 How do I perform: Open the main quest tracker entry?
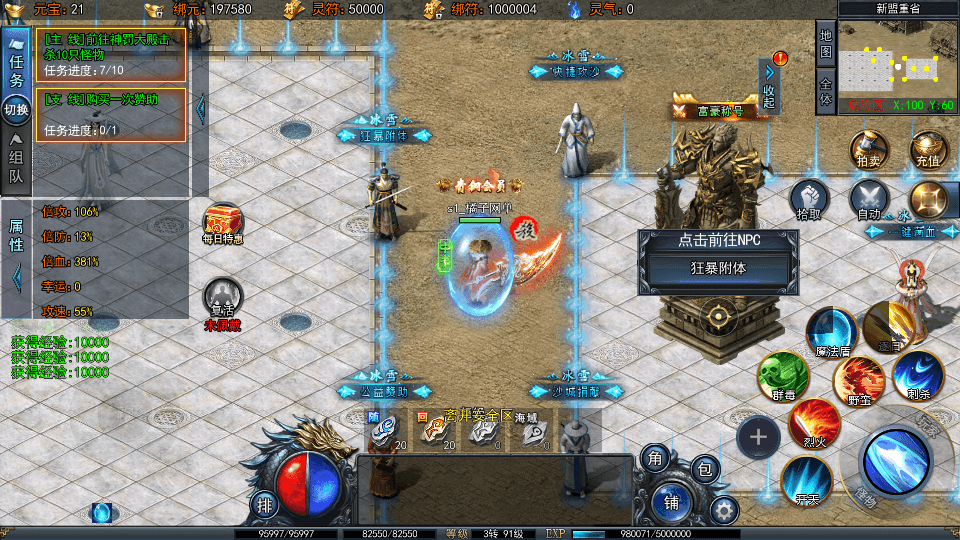pos(112,54)
